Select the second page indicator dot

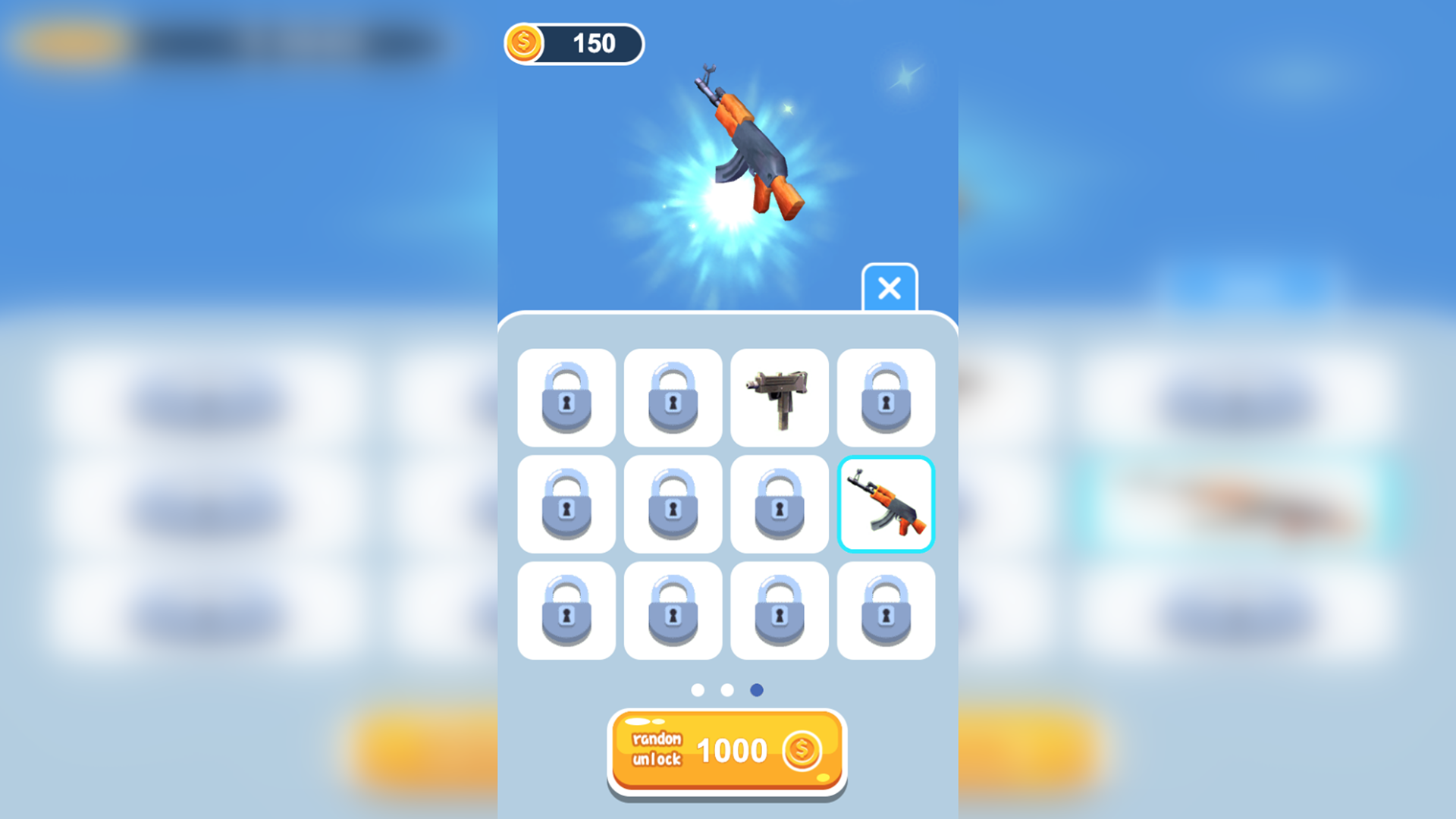click(x=726, y=689)
